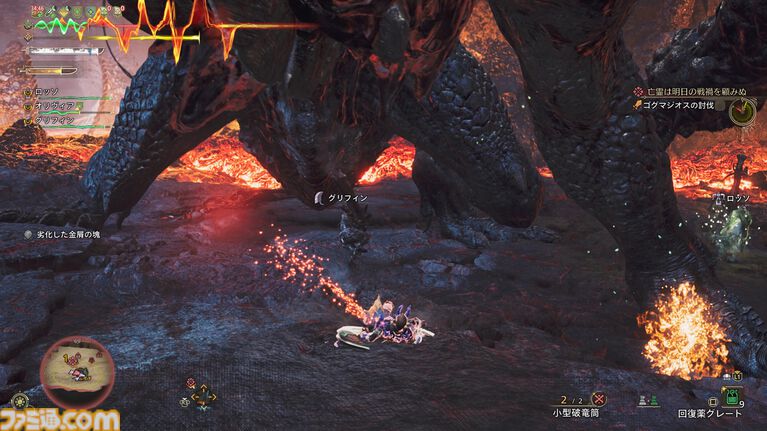Open the circular minimap
This screenshot has width=767, height=431.
[x=77, y=367]
